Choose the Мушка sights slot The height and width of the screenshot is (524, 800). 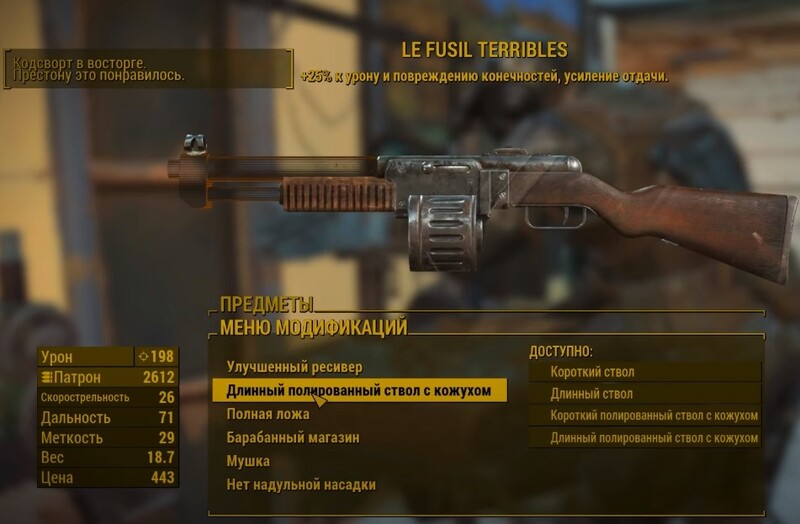click(x=248, y=462)
